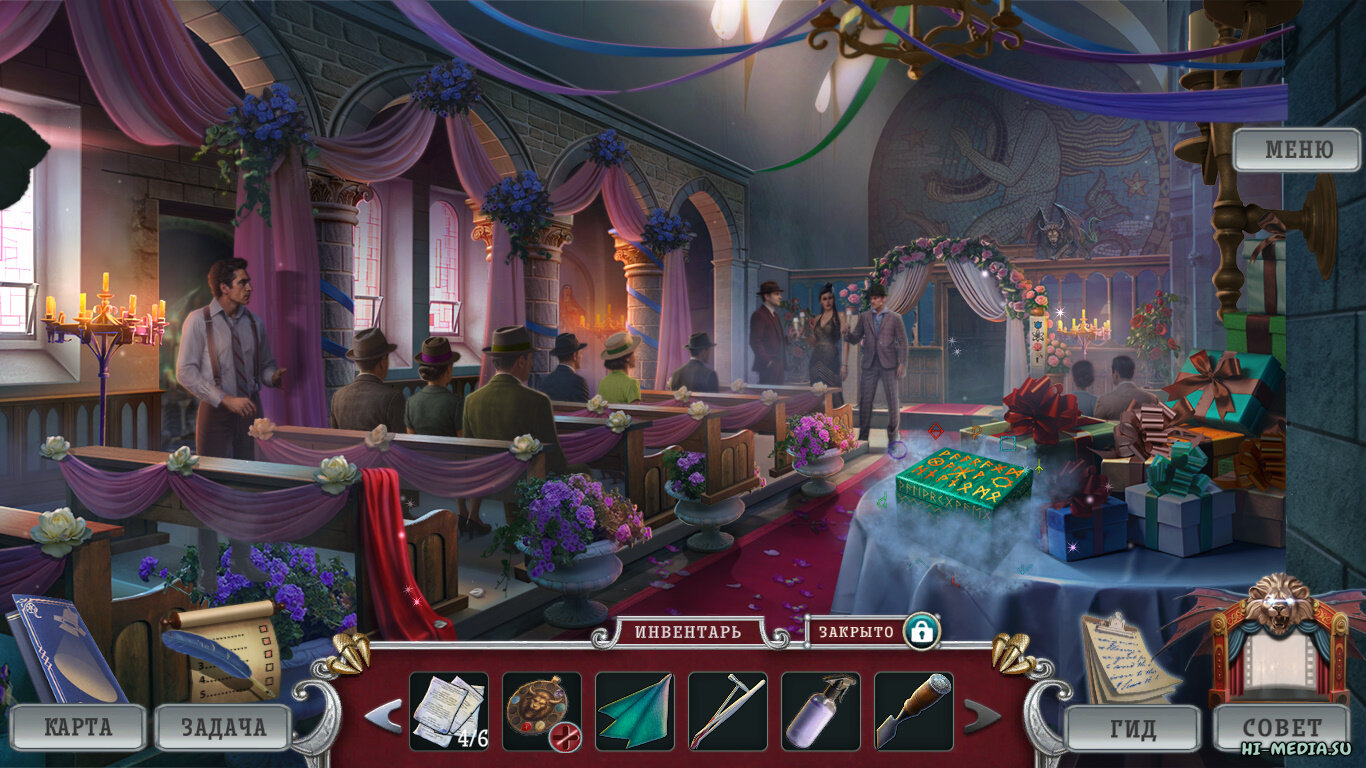Image resolution: width=1366 pixels, height=768 pixels.
Task: Click the ИНВЕНТАРЬ inventory label
Action: [x=677, y=632]
